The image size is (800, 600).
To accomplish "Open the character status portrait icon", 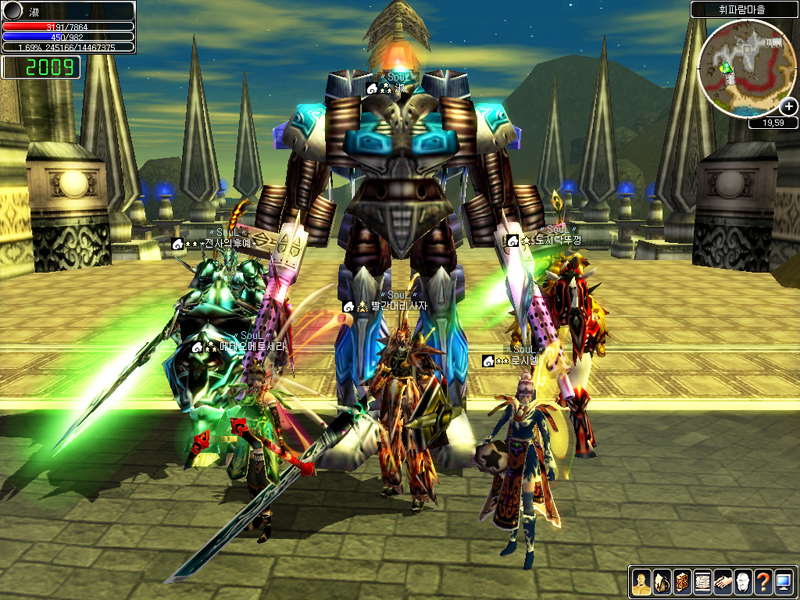I will [x=641, y=582].
